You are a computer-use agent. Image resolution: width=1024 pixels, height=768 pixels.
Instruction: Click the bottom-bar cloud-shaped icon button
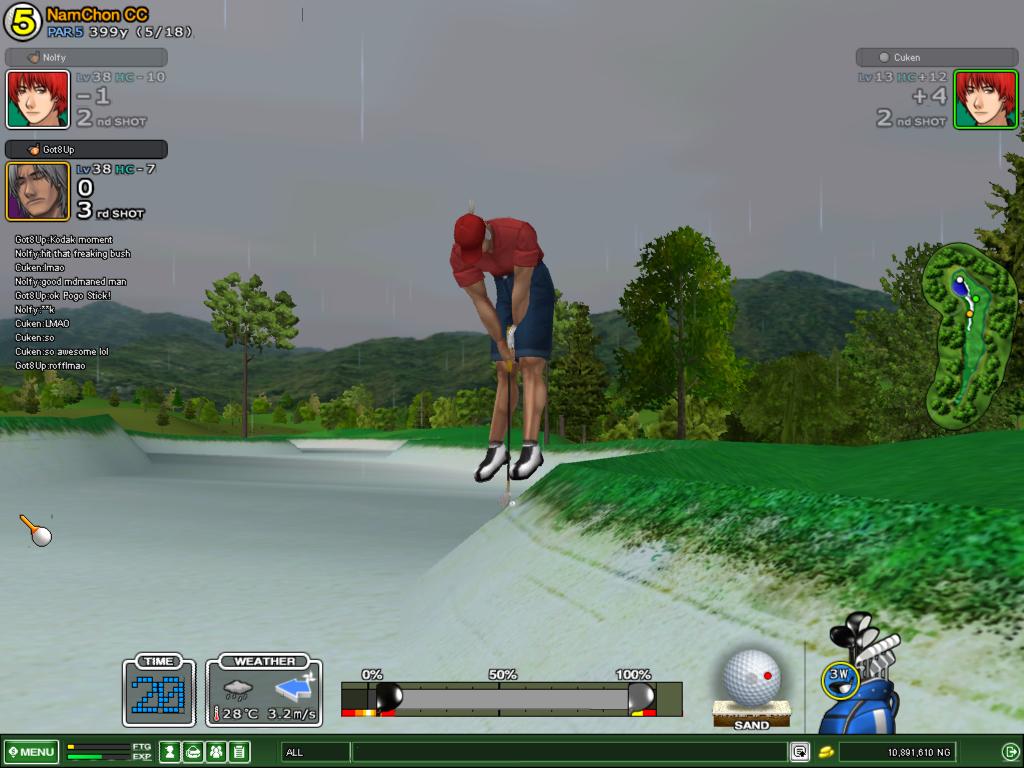point(193,751)
